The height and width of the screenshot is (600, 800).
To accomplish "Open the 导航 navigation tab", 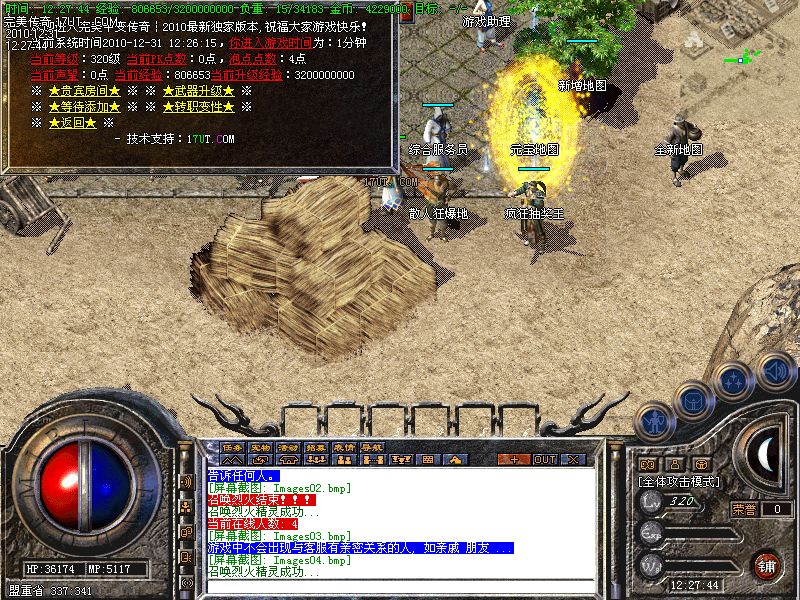I will pyautogui.click(x=372, y=446).
